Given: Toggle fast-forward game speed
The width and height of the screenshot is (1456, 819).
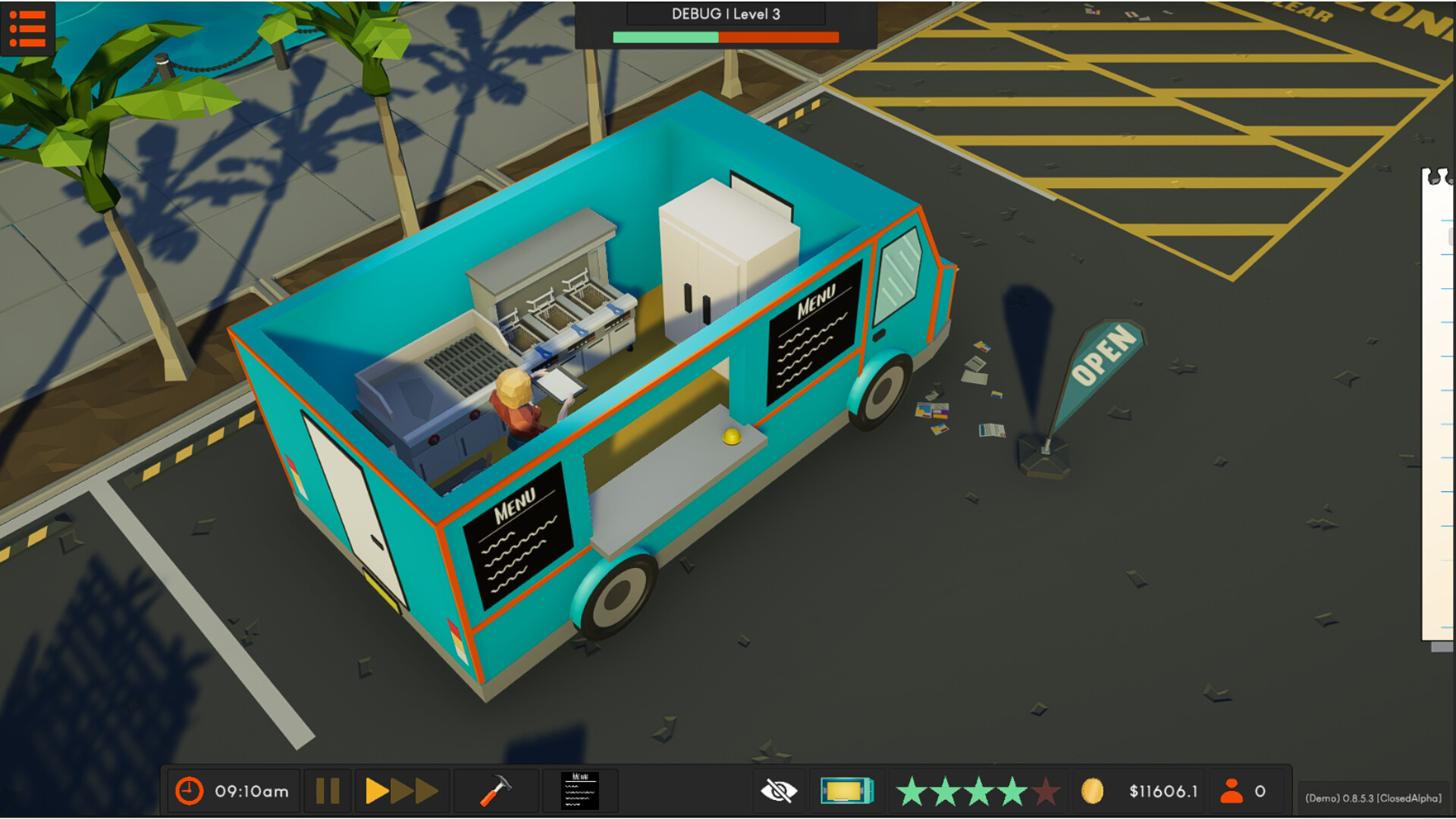Looking at the screenshot, I should coord(401,791).
